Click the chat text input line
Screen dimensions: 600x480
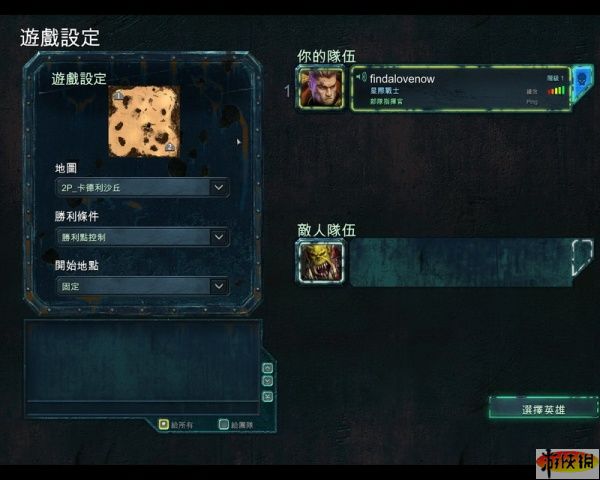[x=140, y=405]
